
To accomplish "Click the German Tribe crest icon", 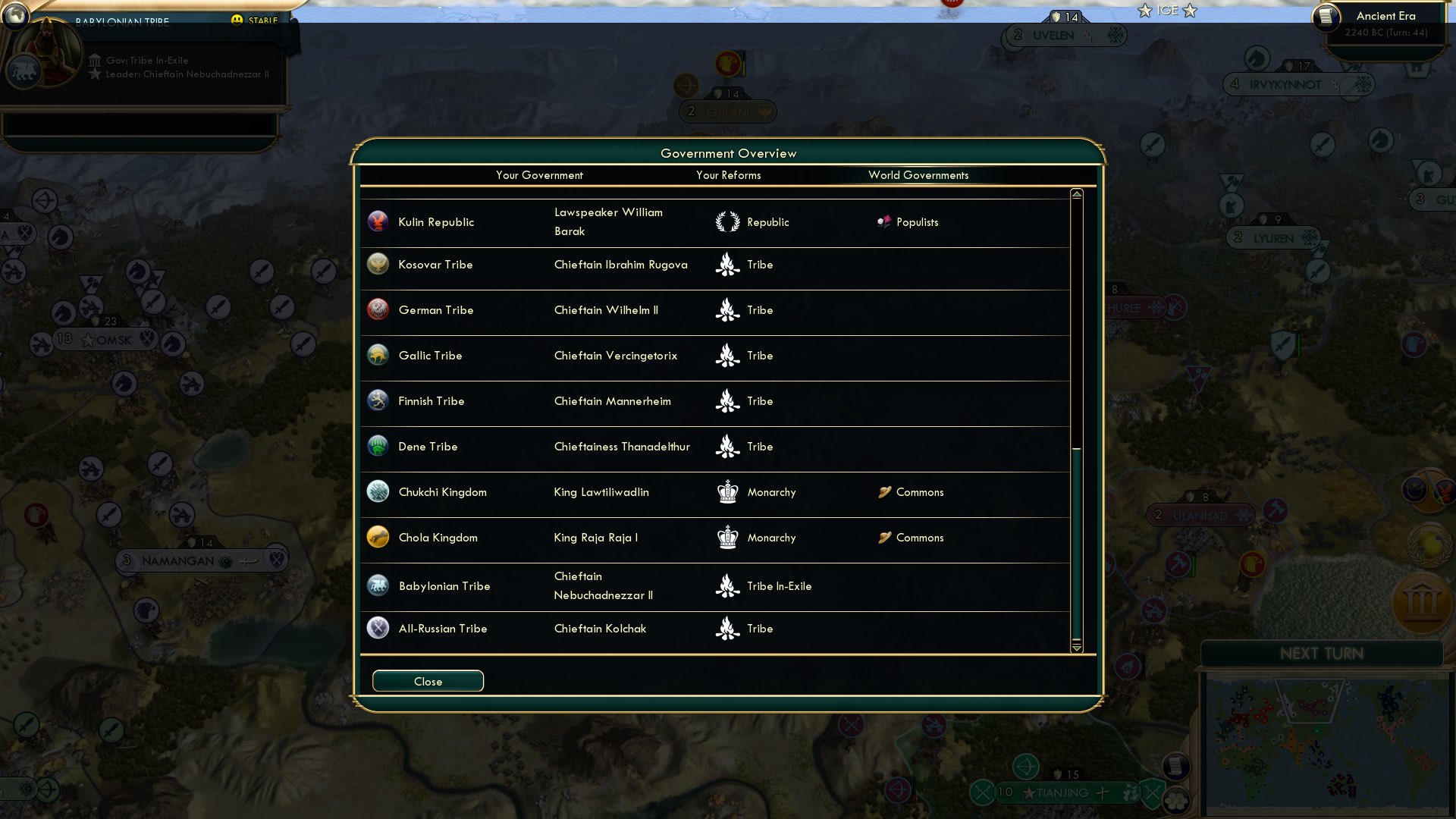I will (377, 309).
